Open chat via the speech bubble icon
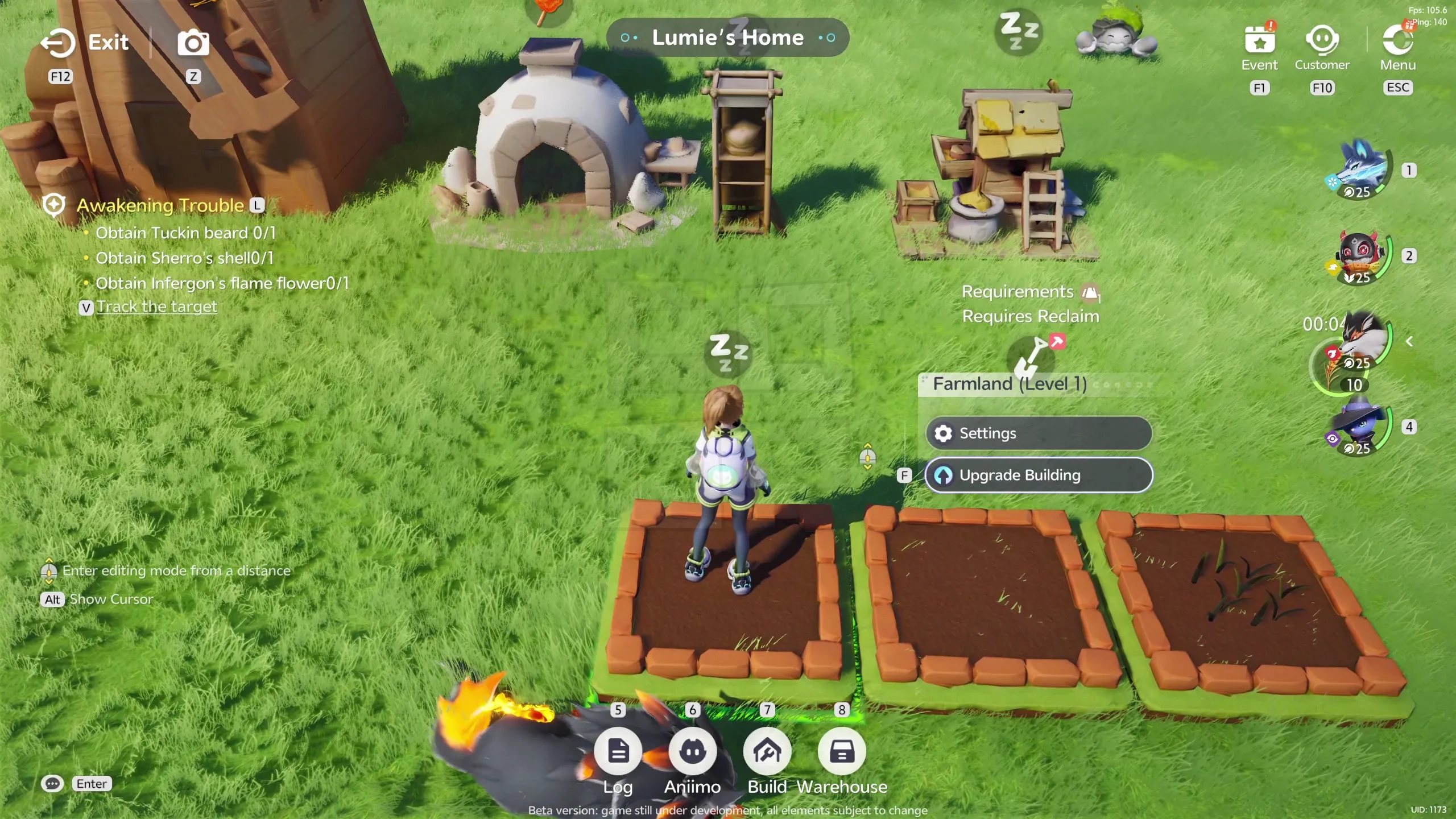 (x=52, y=783)
